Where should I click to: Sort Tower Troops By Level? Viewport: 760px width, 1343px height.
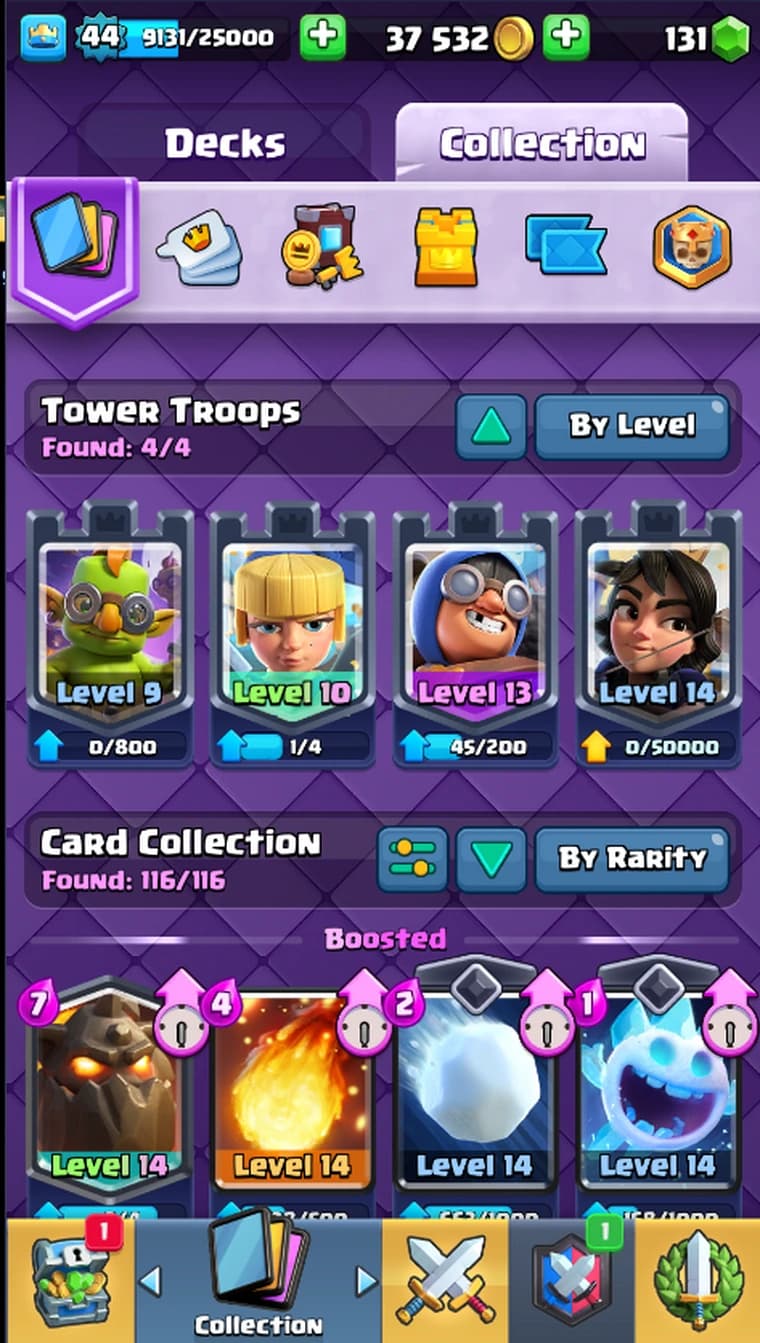pos(632,426)
